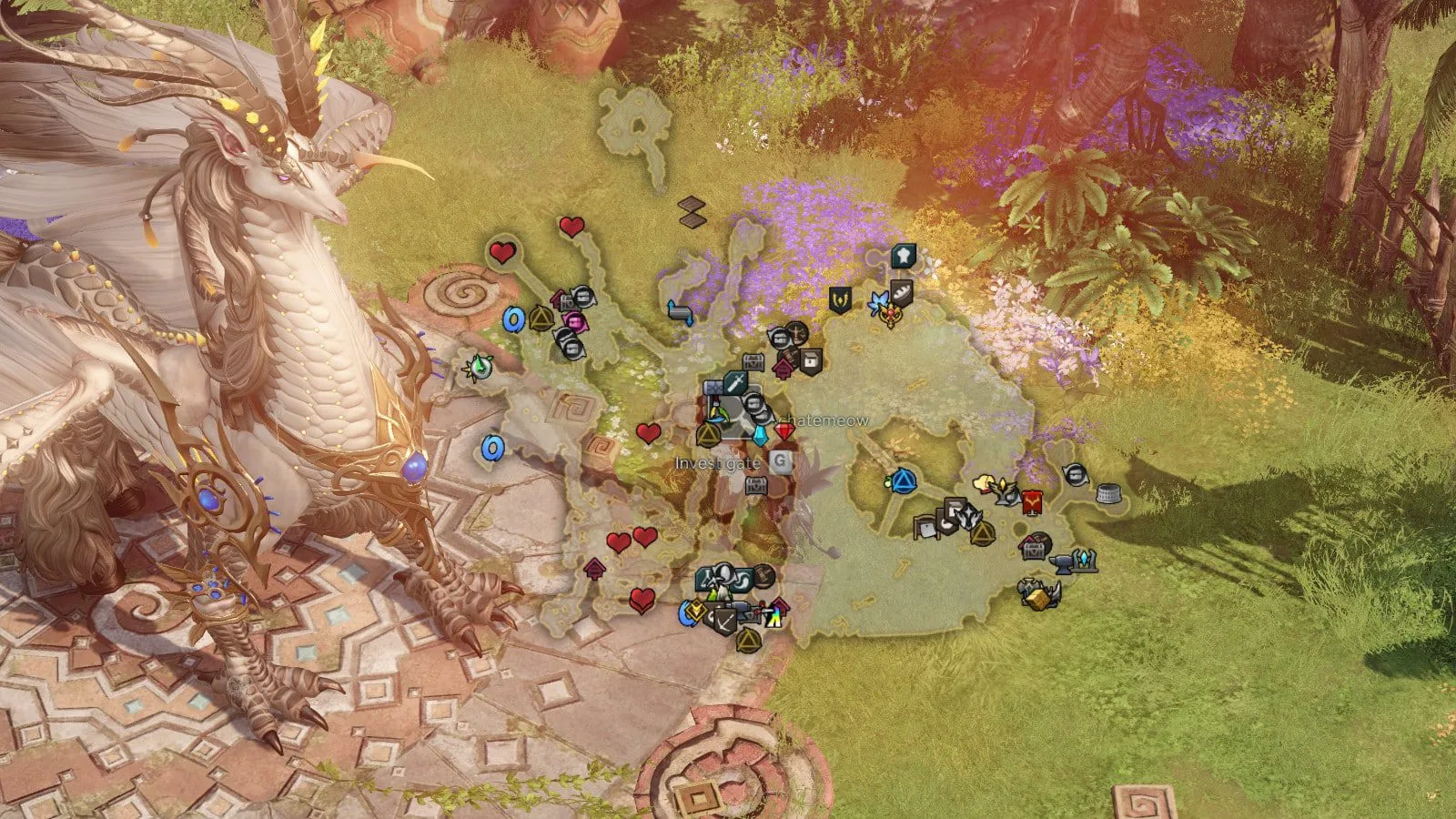The image size is (1456, 819).
Task: Select the gavel auction marker
Action: (763, 575)
